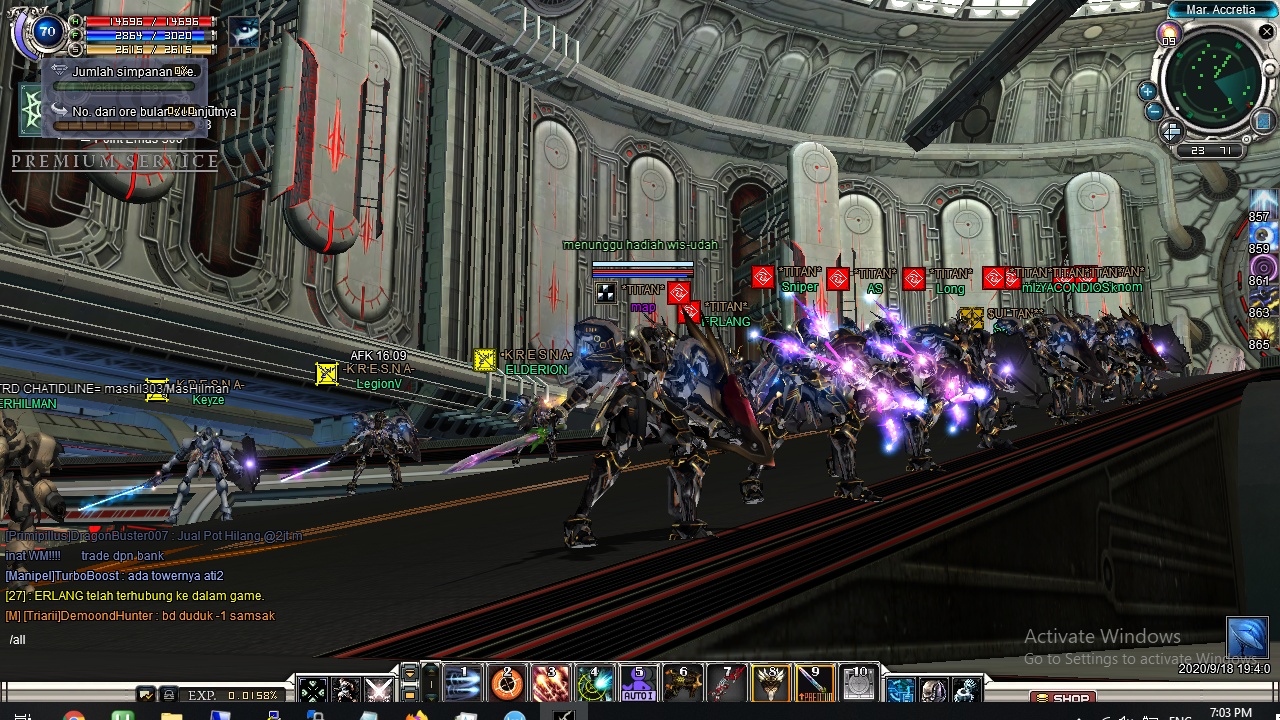Screen dimensions: 1280x720
Task: Open the PREMIUM SERVICE panel
Action: (x=115, y=161)
